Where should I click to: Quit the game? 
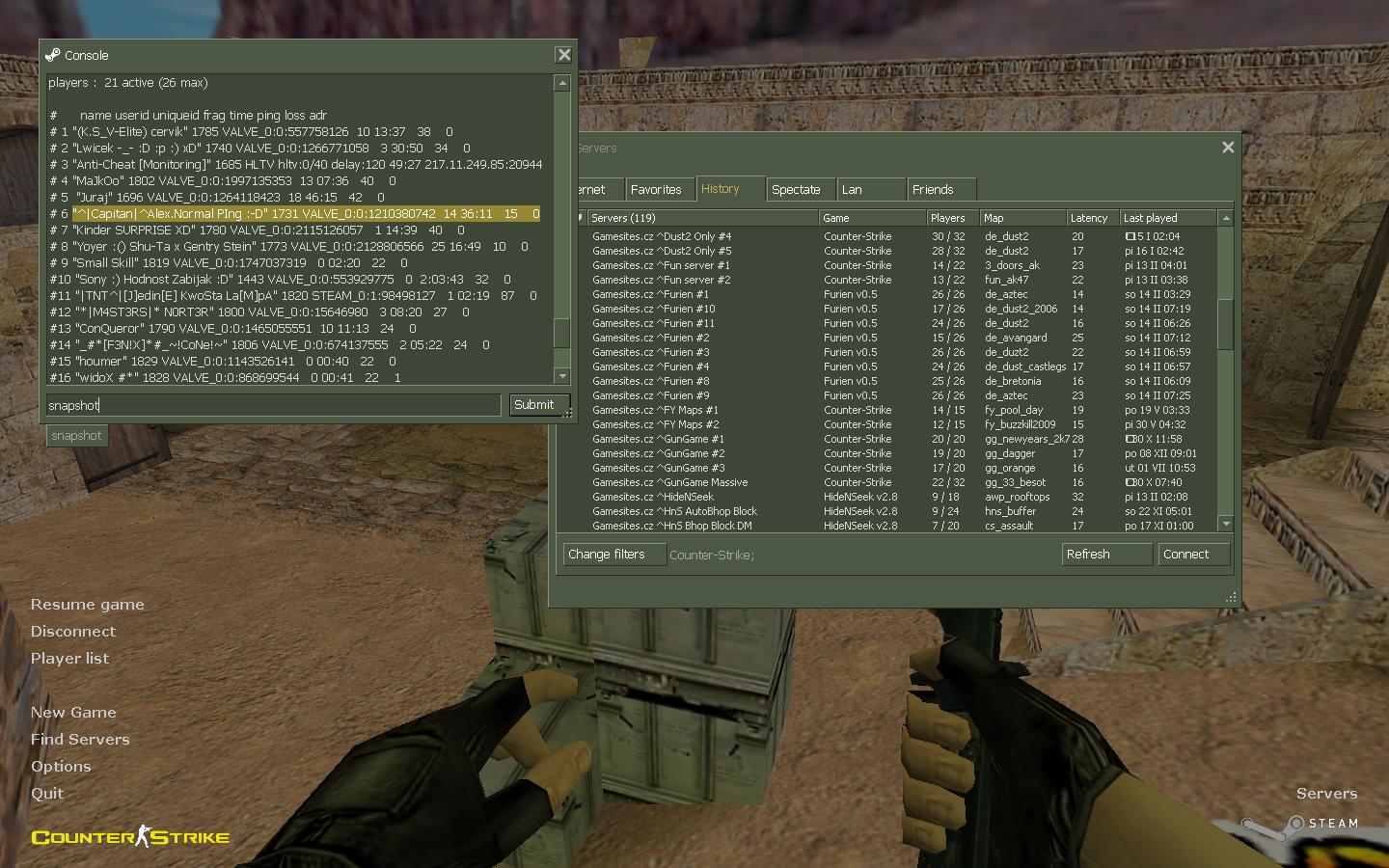pos(47,794)
